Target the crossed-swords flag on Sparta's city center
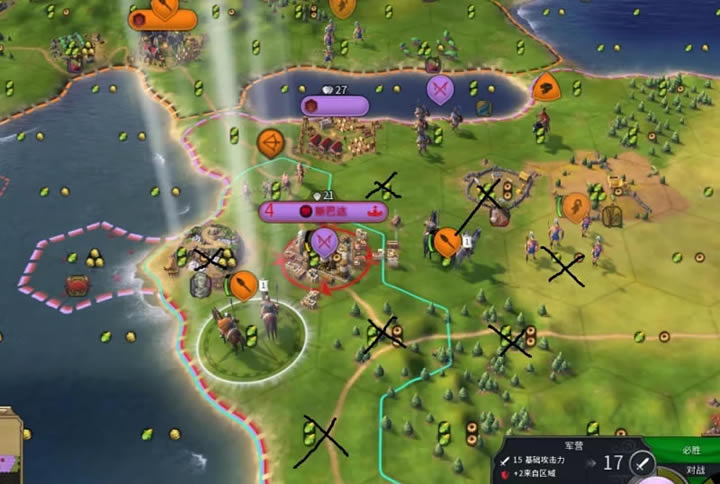This screenshot has height=484, width=720. [323, 242]
